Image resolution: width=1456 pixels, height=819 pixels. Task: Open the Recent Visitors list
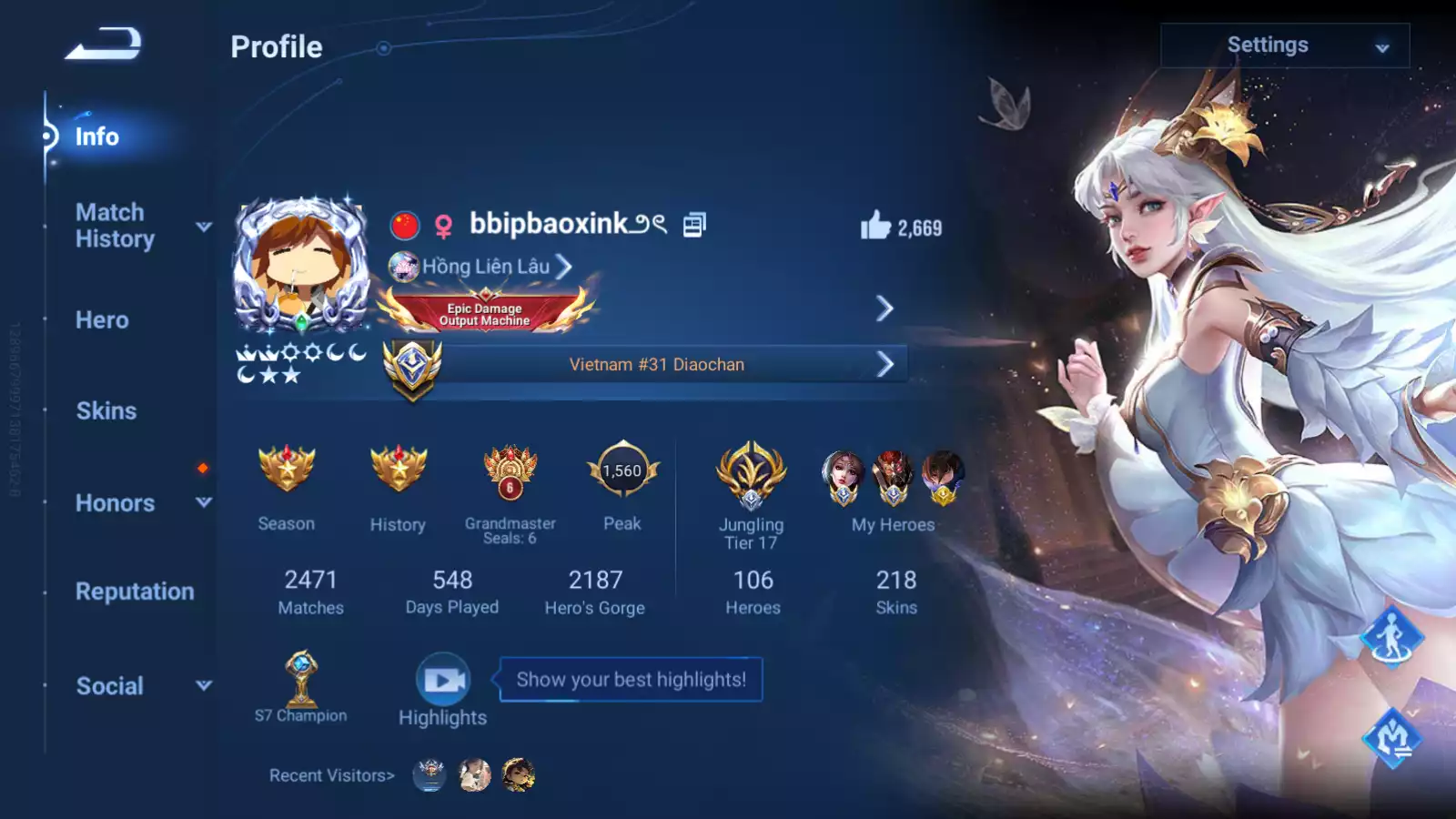point(331,775)
